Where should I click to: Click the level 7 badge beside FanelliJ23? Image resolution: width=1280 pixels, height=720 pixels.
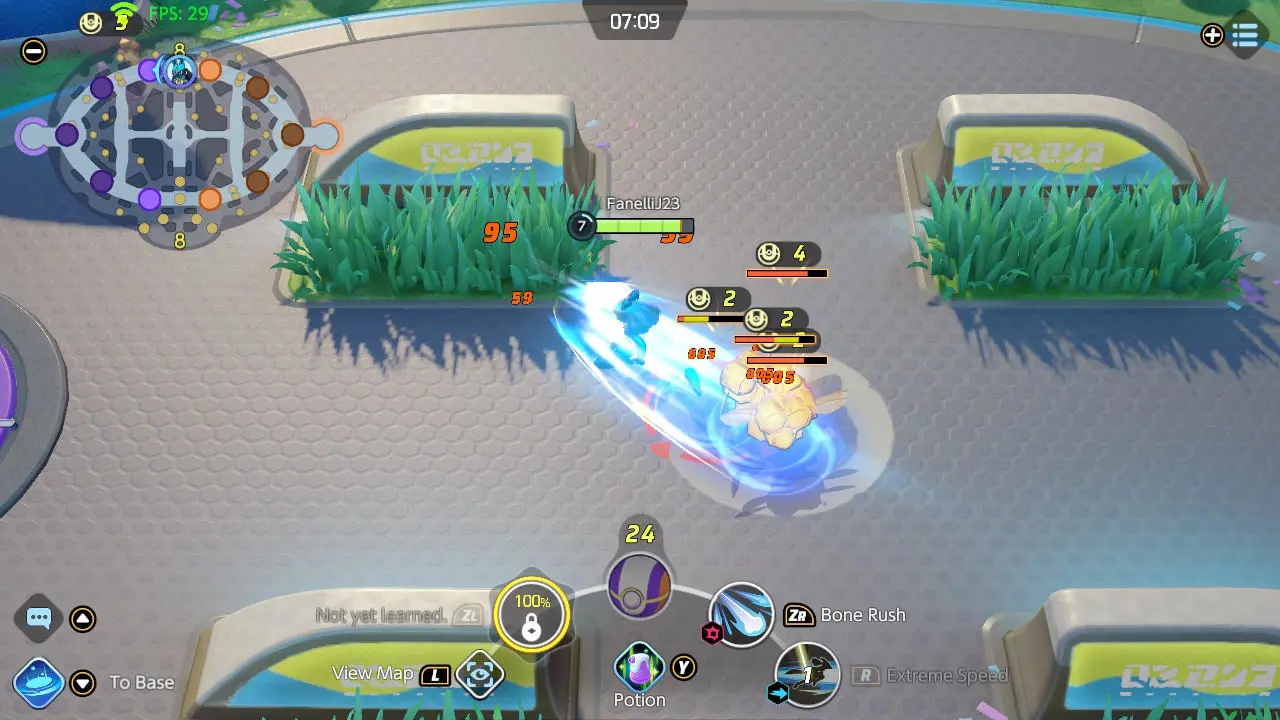click(x=581, y=228)
